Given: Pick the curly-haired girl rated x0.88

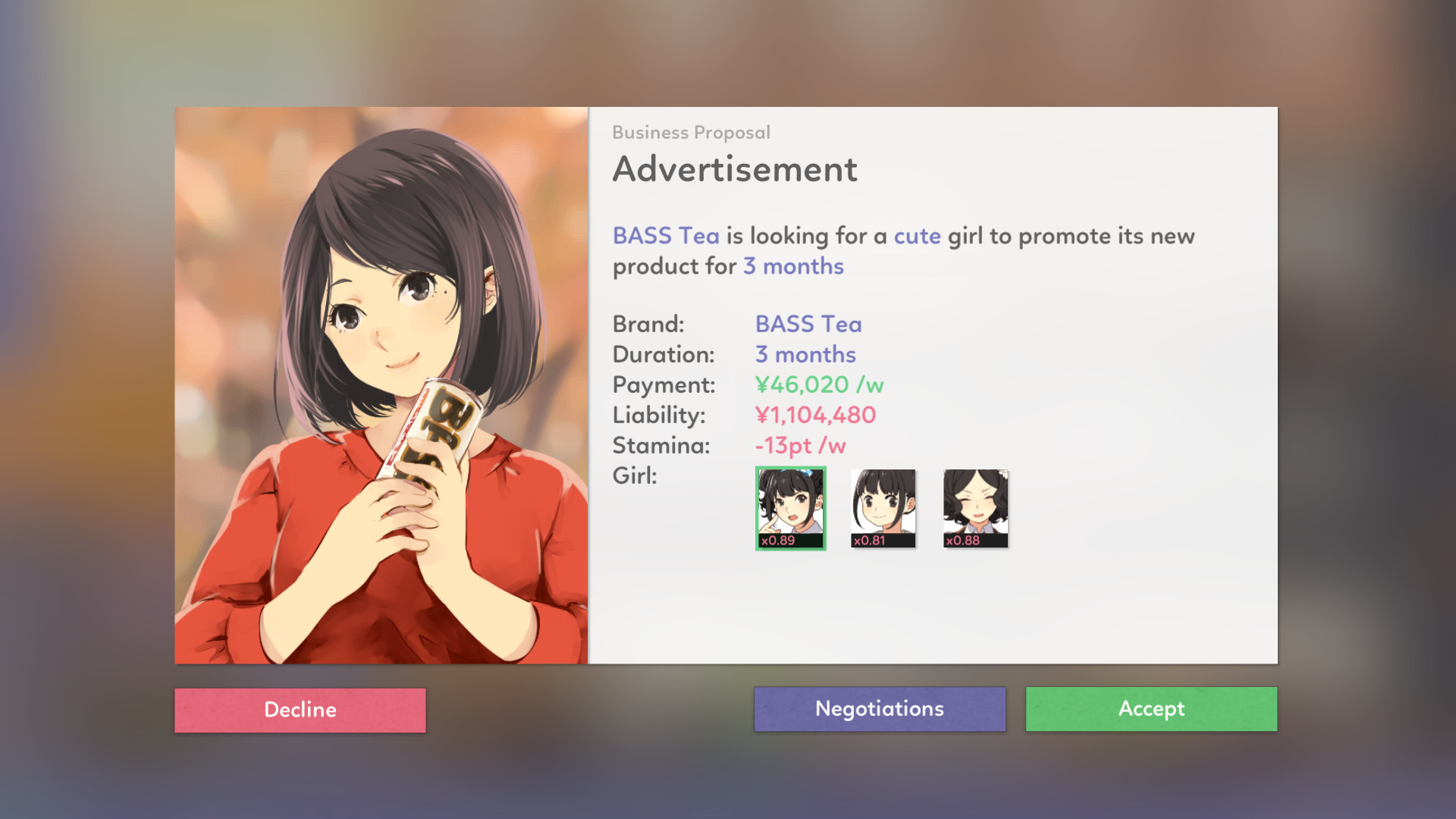Looking at the screenshot, I should (974, 507).
